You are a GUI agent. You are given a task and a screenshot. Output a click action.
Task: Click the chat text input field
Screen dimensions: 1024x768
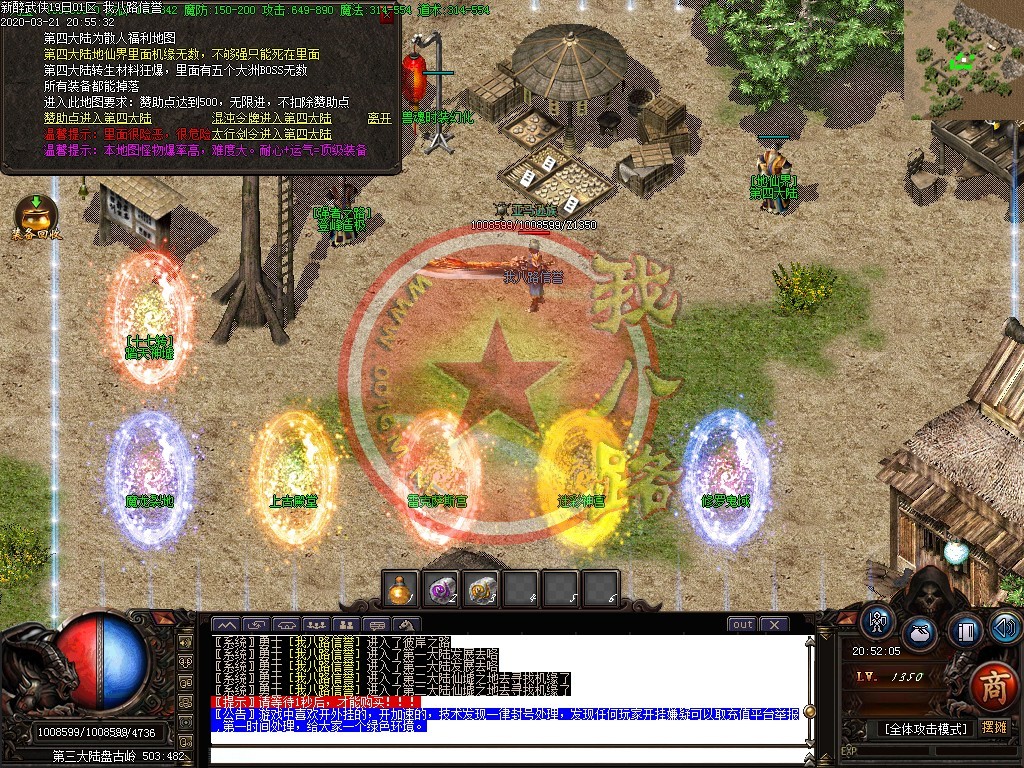pos(500,752)
